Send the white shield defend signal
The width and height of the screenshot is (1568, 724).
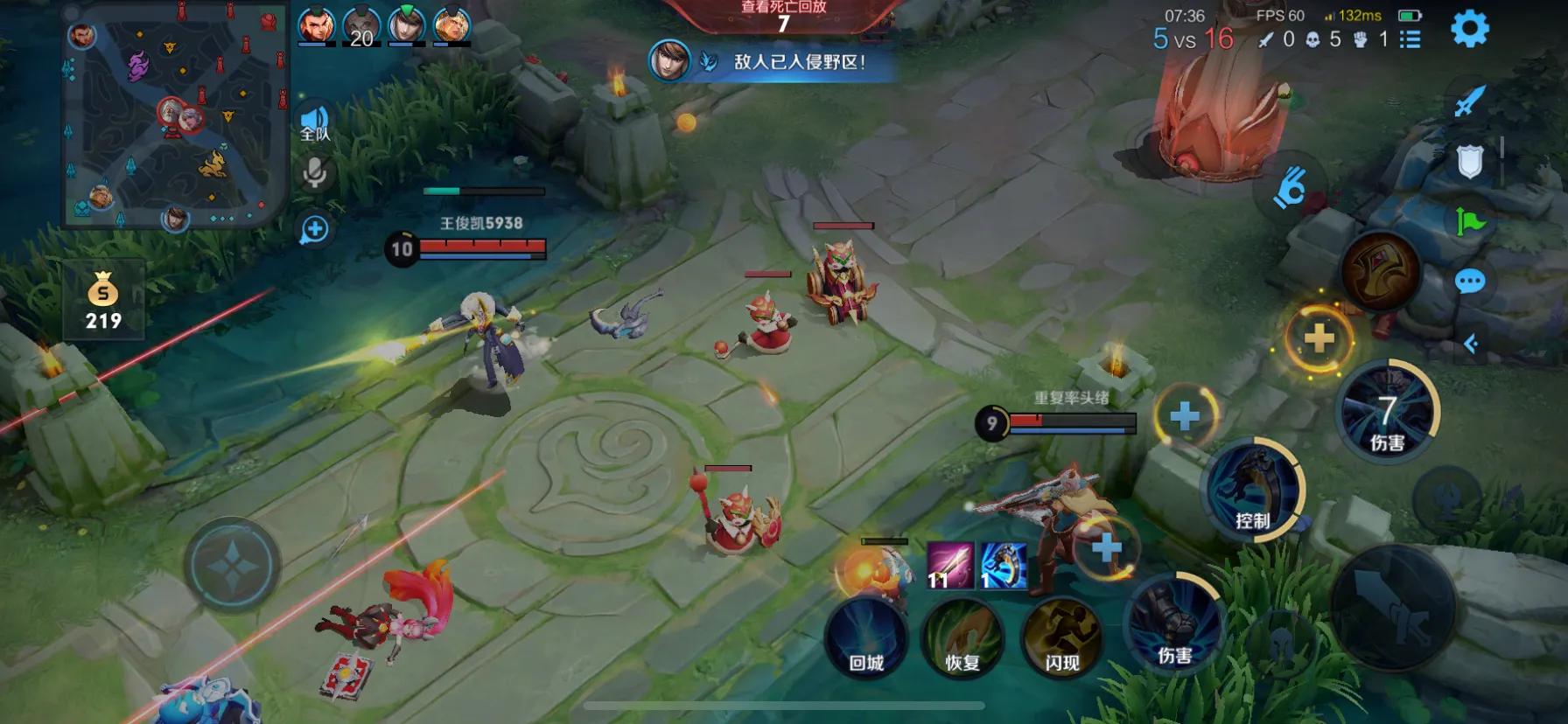click(1470, 161)
